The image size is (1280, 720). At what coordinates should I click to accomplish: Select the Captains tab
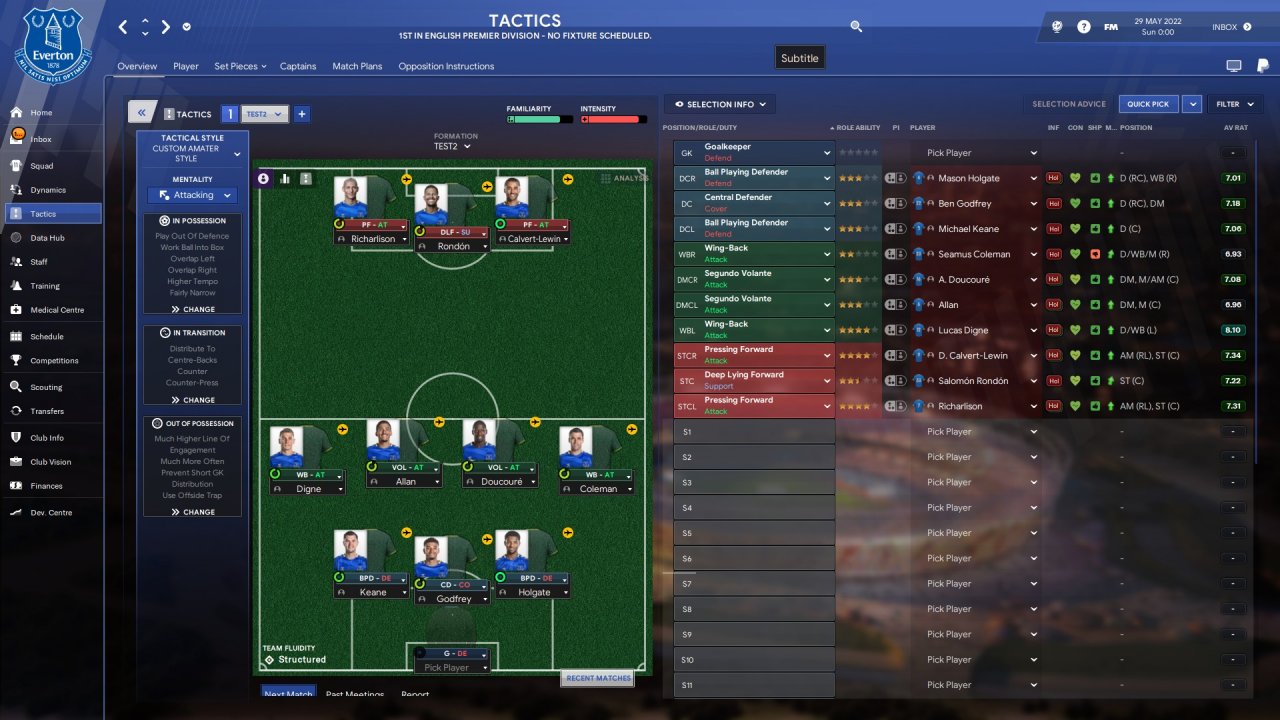pos(298,66)
